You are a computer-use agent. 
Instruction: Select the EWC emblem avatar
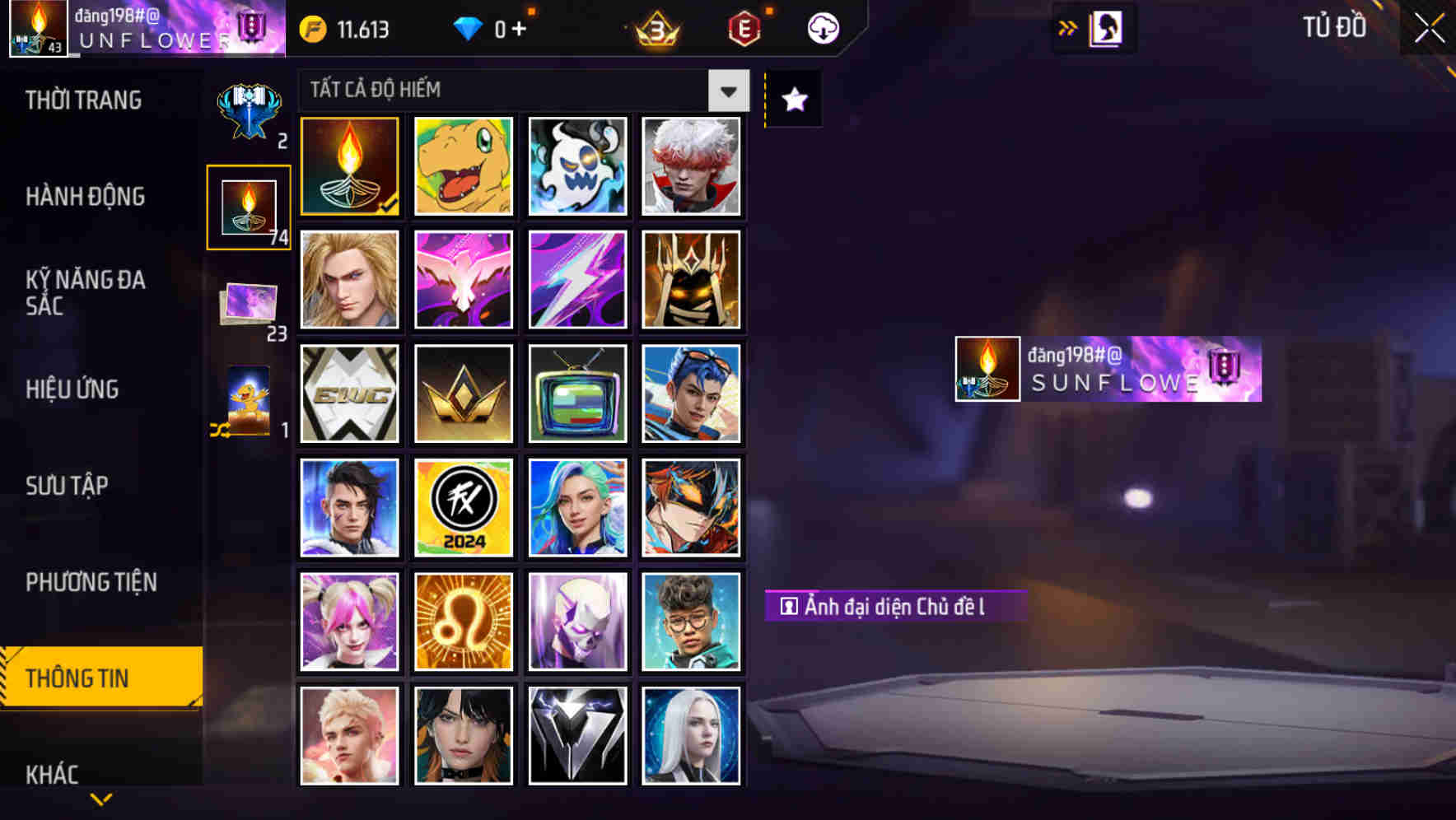click(348, 394)
